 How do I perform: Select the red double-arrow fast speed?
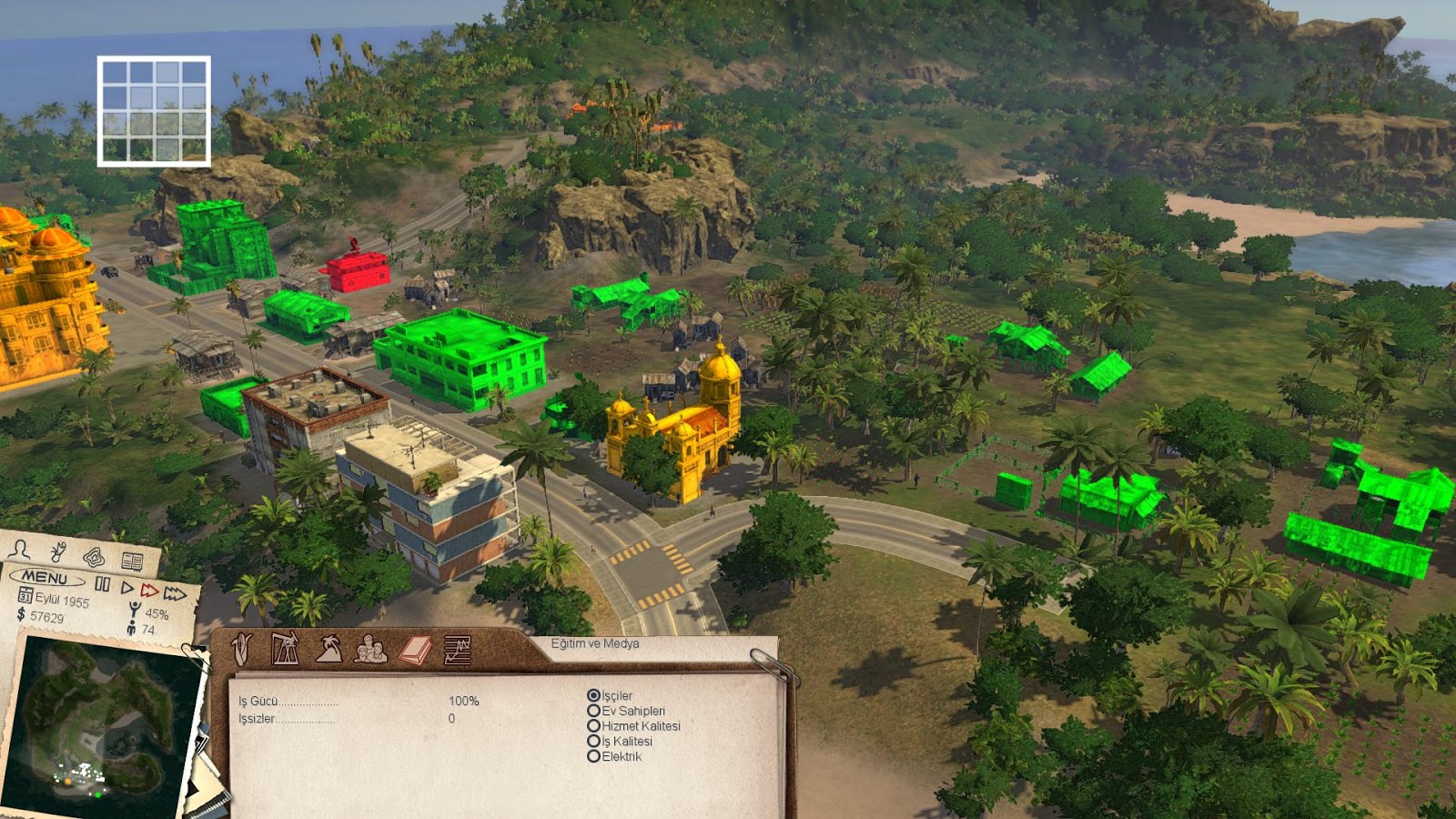coord(150,591)
